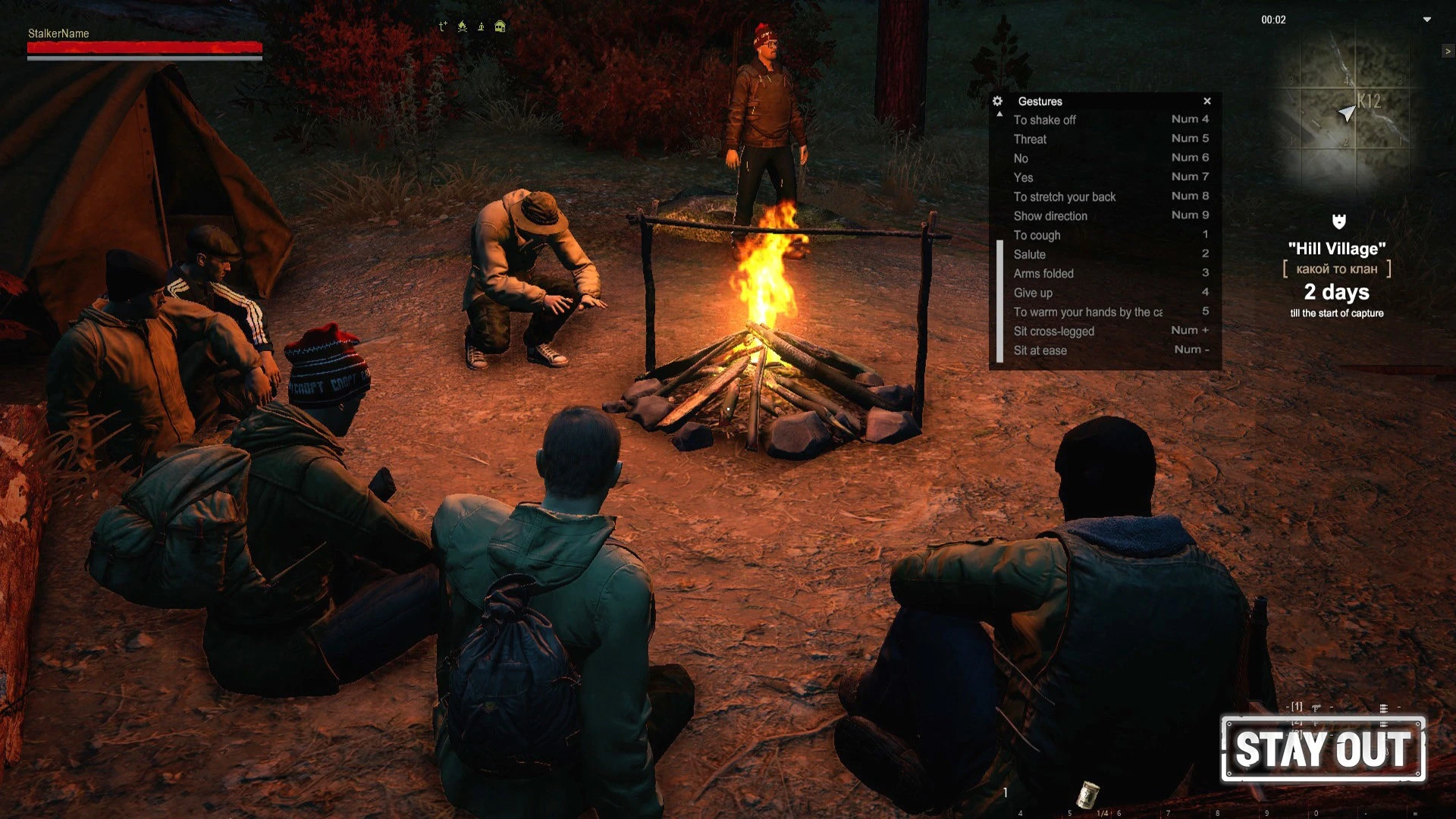This screenshot has height=819, width=1456.
Task: Click the campfire status icon
Action: (x=462, y=27)
